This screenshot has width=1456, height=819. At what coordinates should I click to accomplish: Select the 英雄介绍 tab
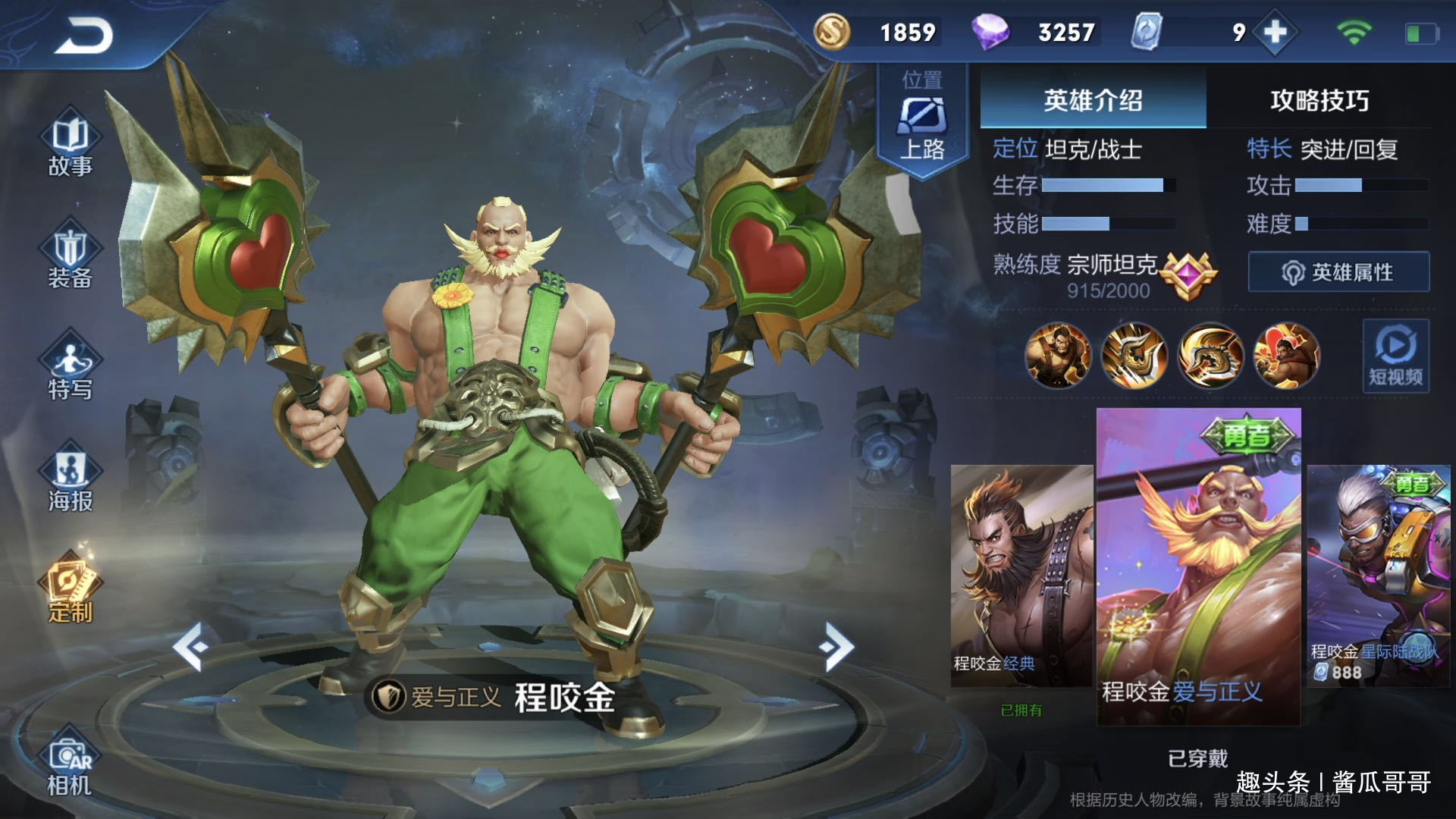(x=1093, y=100)
